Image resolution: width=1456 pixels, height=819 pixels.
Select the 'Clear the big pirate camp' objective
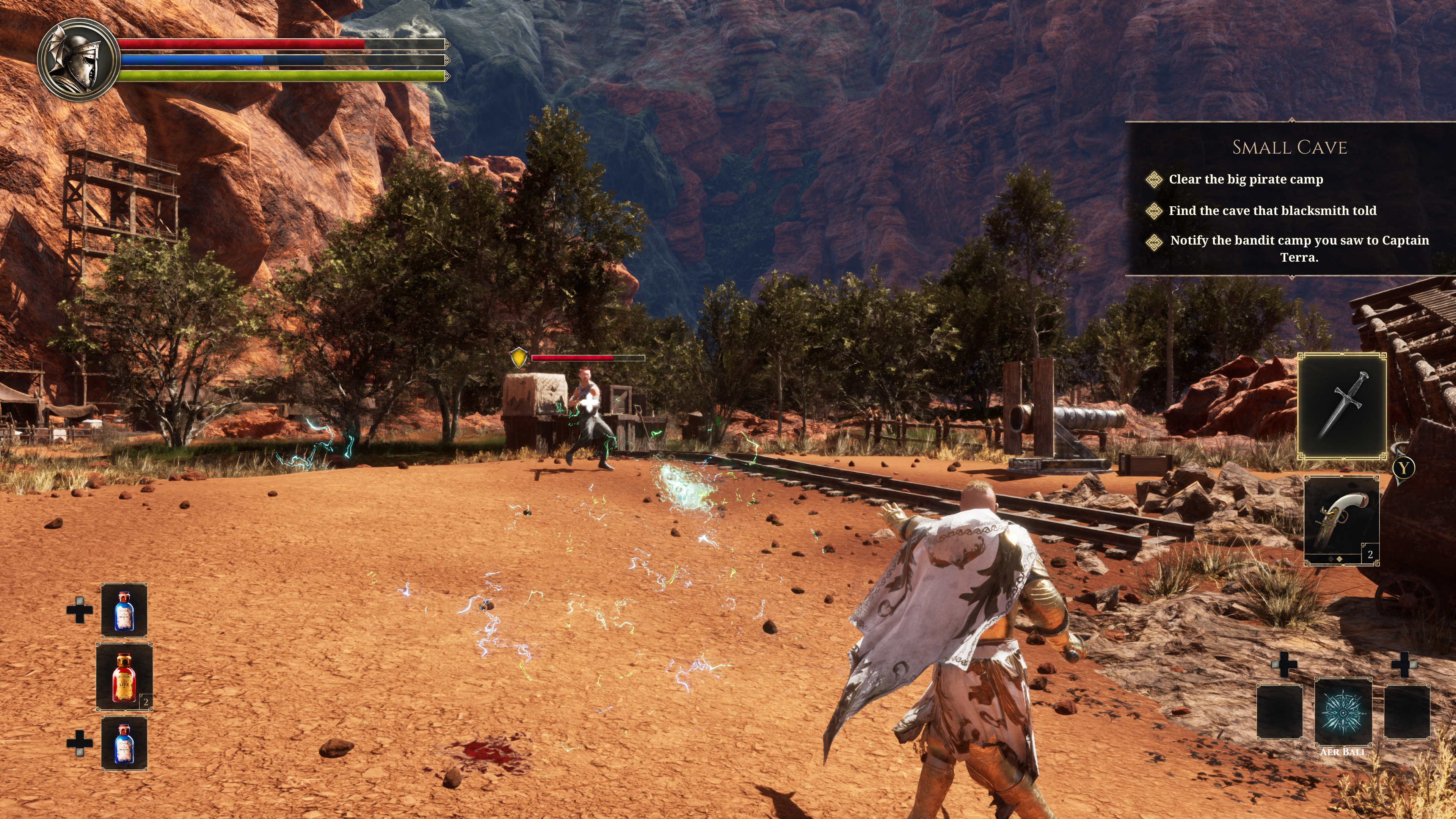pyautogui.click(x=1246, y=180)
